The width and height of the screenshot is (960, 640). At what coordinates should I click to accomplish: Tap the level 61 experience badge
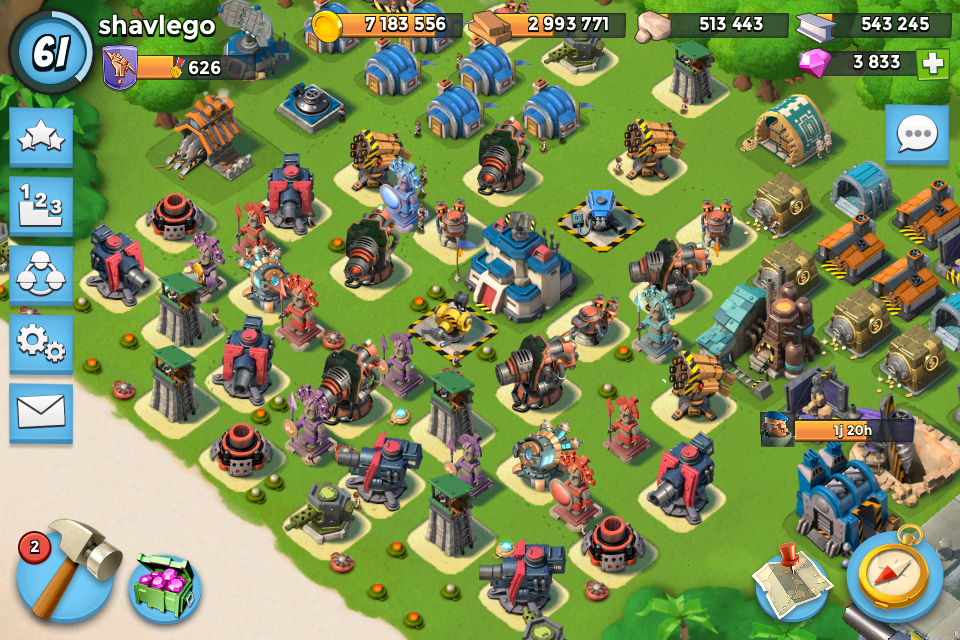pos(50,51)
